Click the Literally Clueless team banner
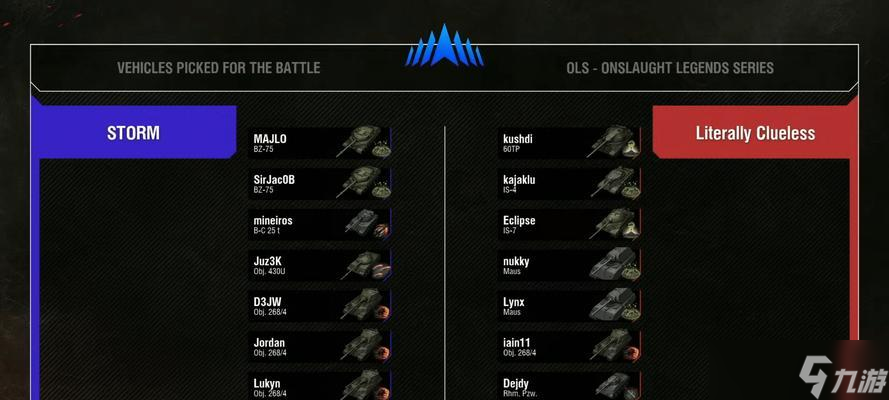The image size is (889, 400). 755,133
